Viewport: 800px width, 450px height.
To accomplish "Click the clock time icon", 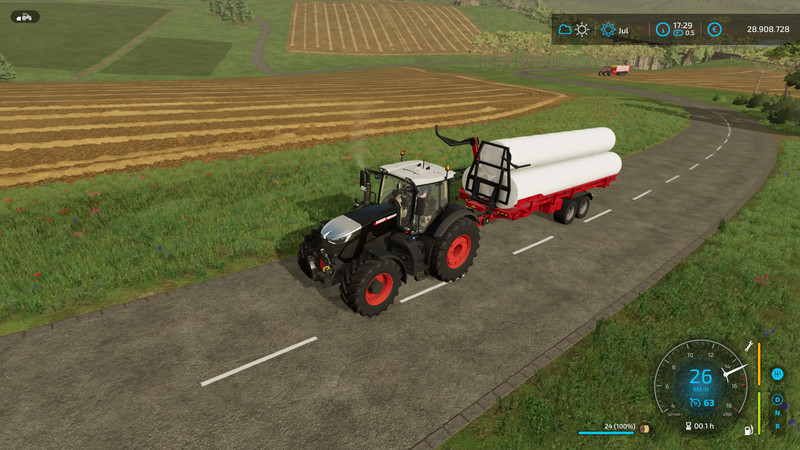I will tap(662, 29).
